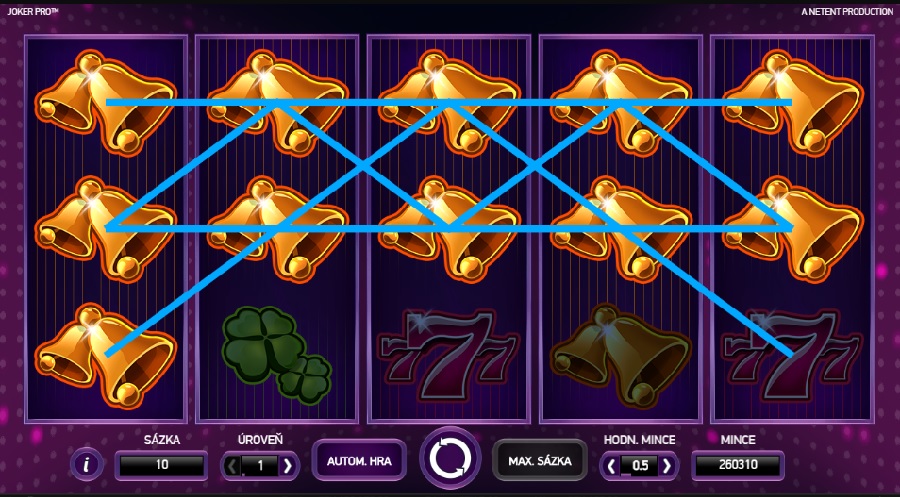Set maximum bet with MAX. SÁZKA

coord(539,461)
